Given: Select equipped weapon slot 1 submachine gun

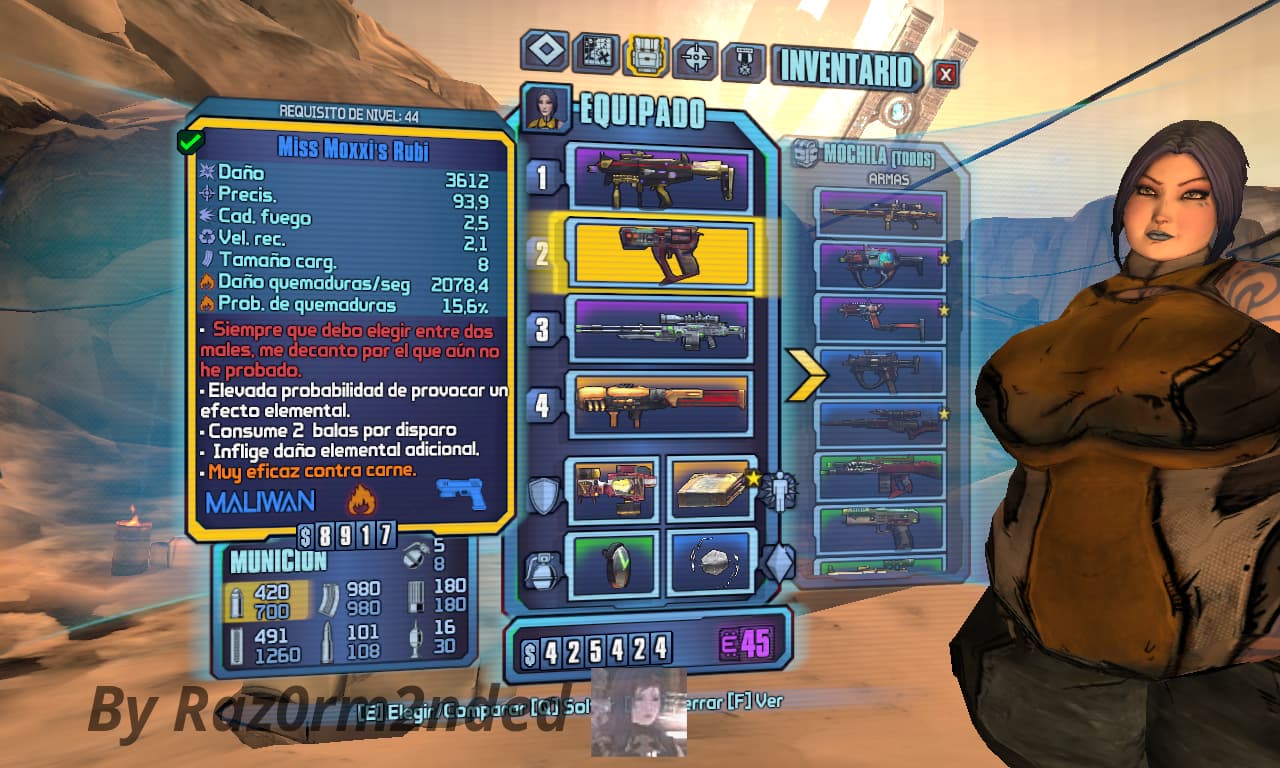Looking at the screenshot, I should click(x=659, y=178).
